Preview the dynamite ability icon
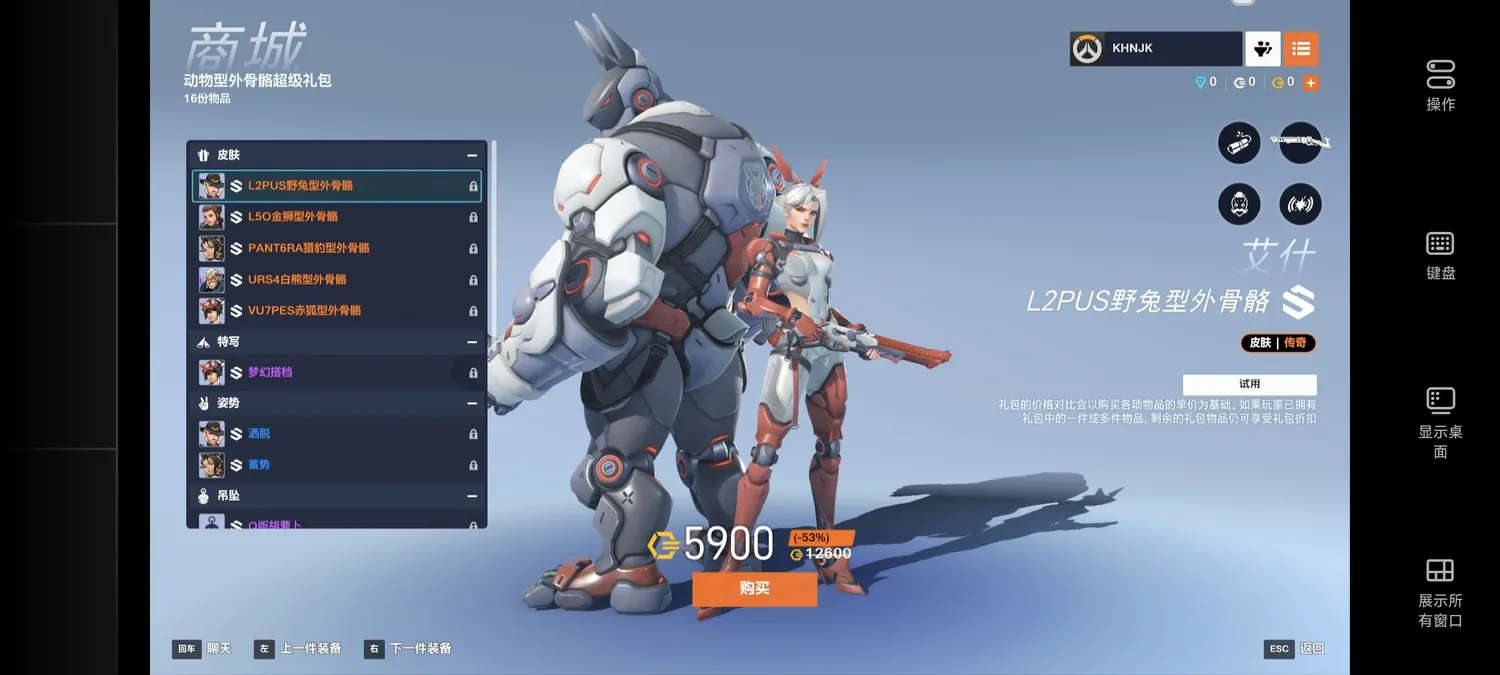This screenshot has height=675, width=1500. 1239,143
